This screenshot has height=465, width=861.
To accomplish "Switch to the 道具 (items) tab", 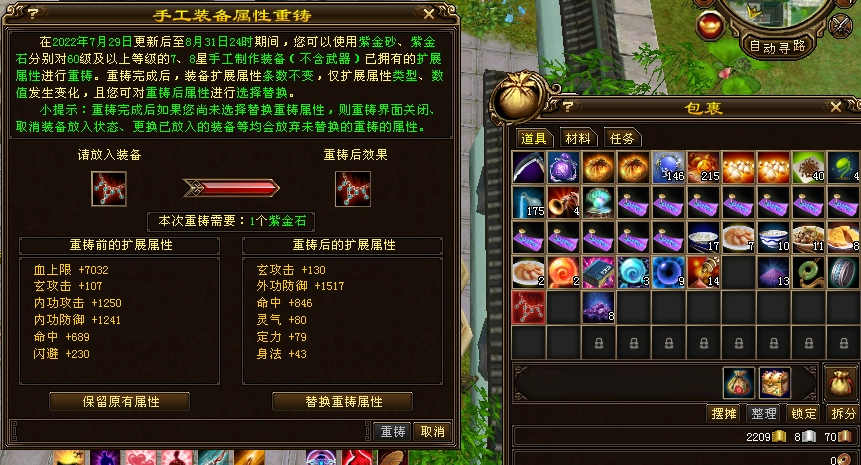I will click(x=534, y=138).
